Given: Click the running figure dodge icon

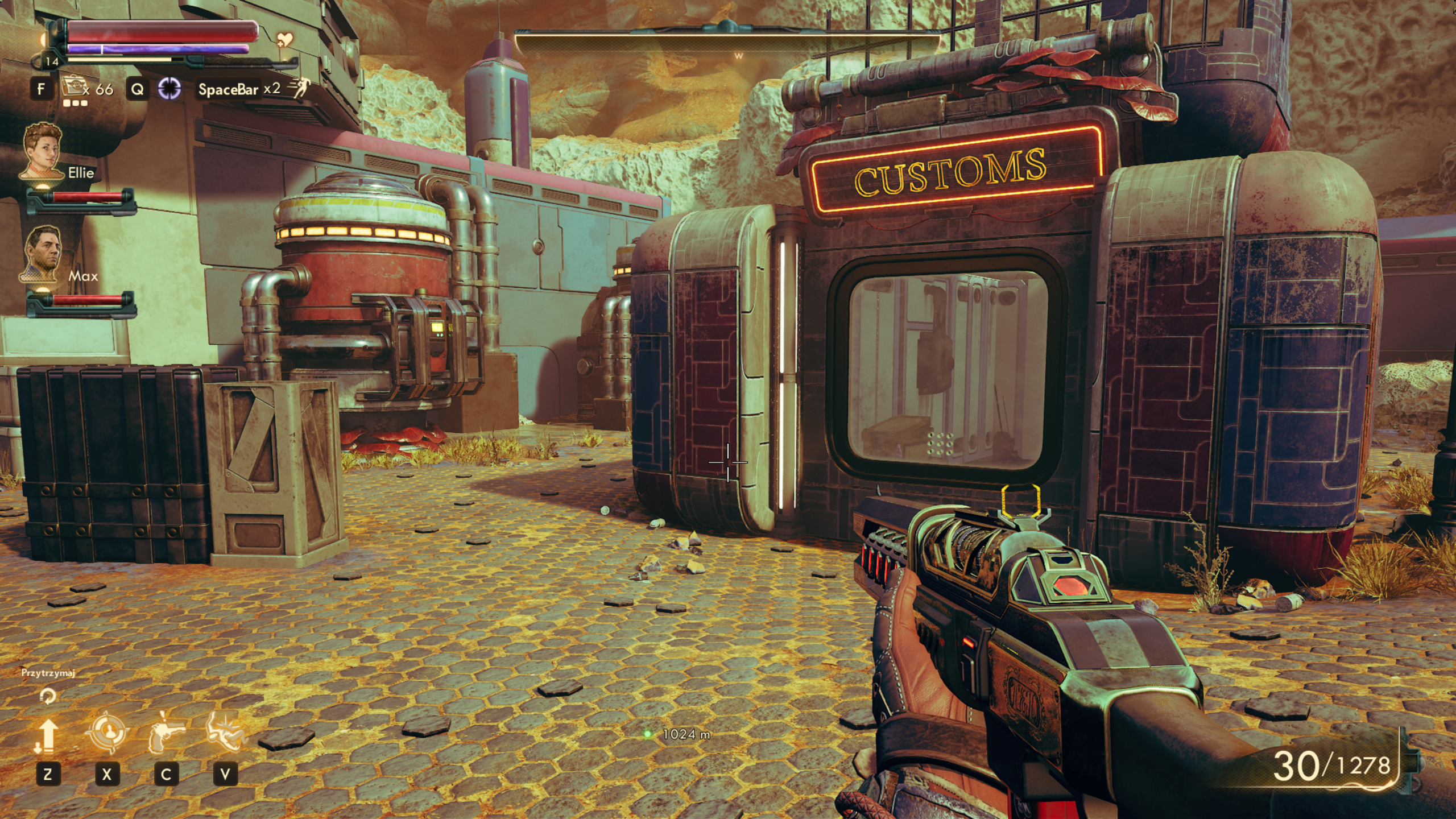Looking at the screenshot, I should pos(299,88).
